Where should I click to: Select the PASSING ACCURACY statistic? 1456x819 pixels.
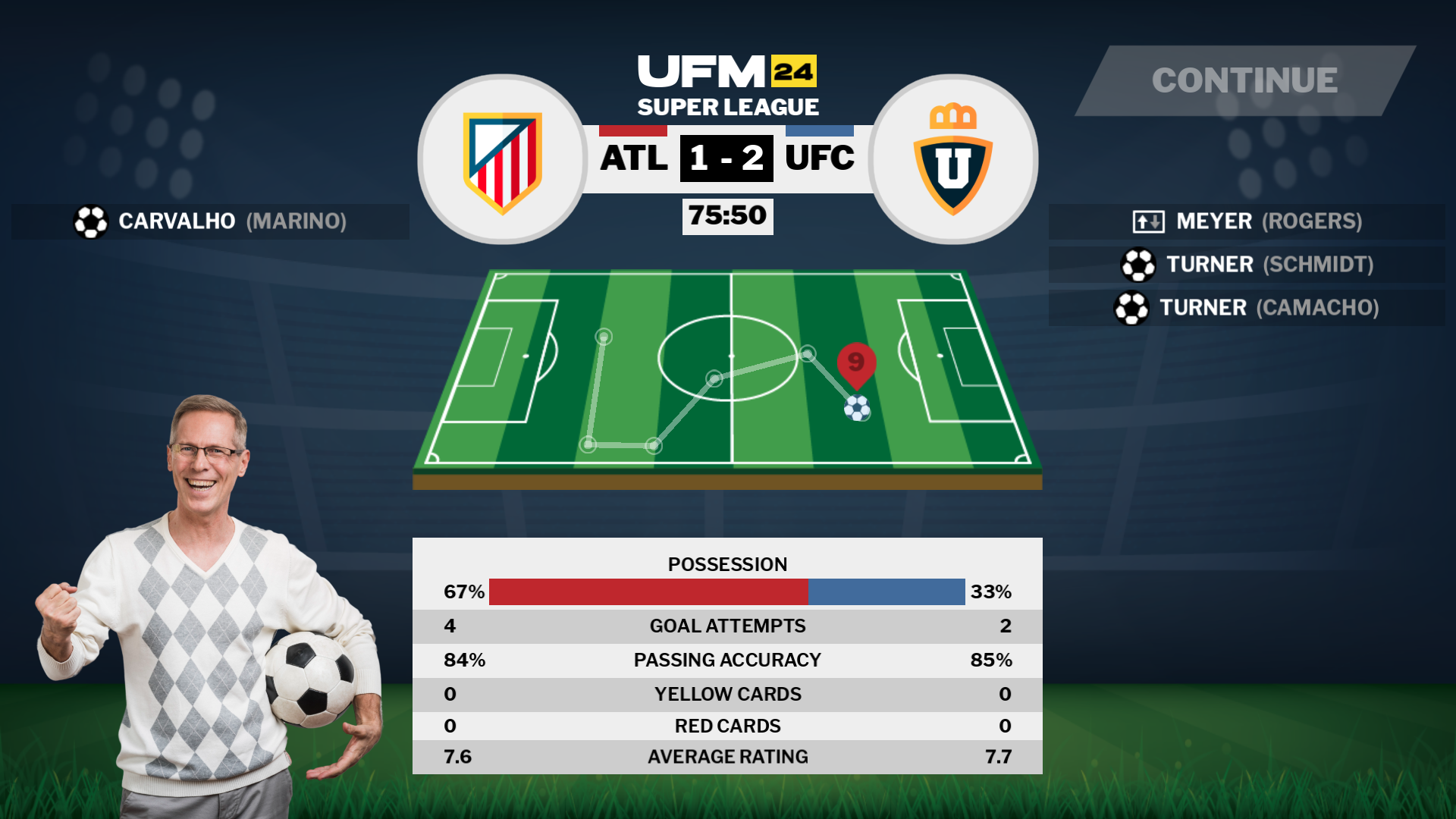pos(726,660)
